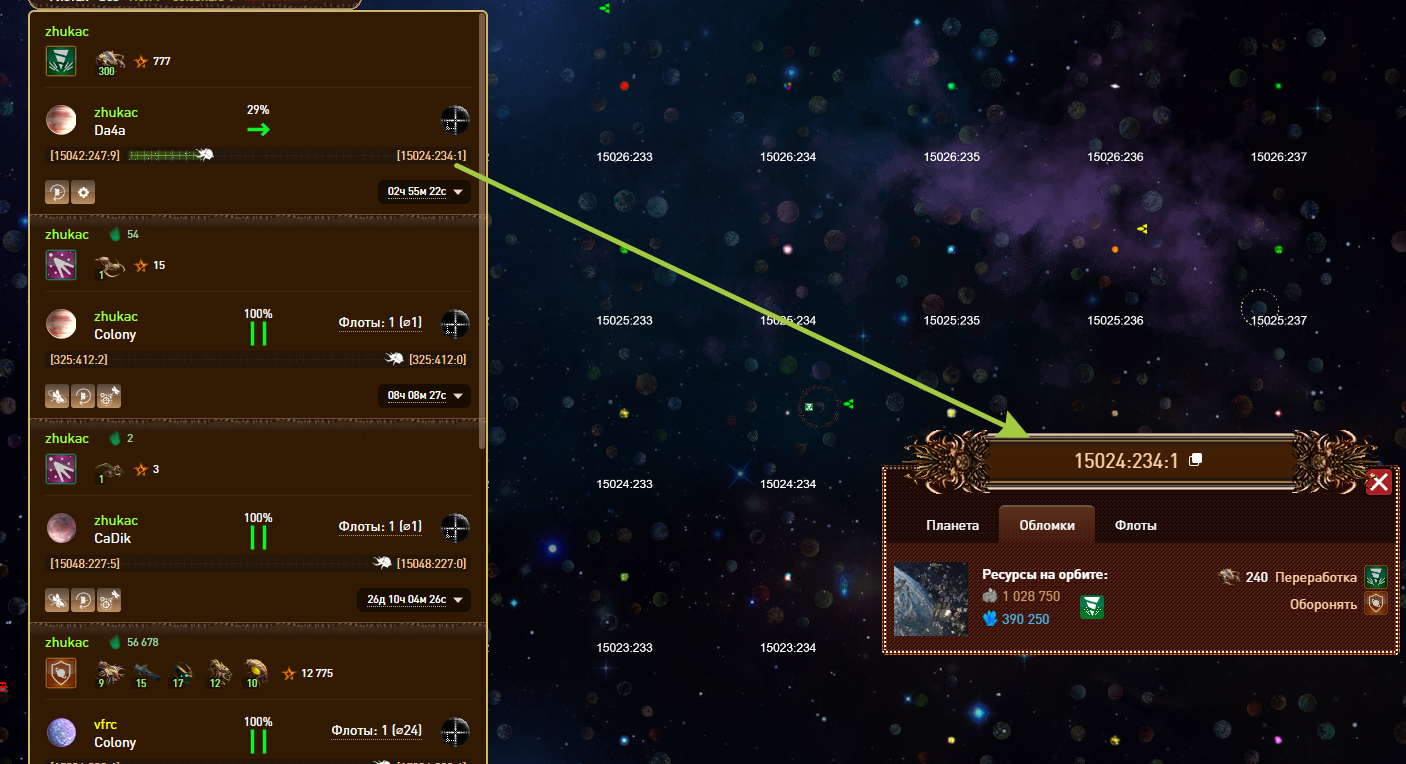Open the Флоты tab in popup
Viewport: 1406px width, 764px height.
point(1135,525)
